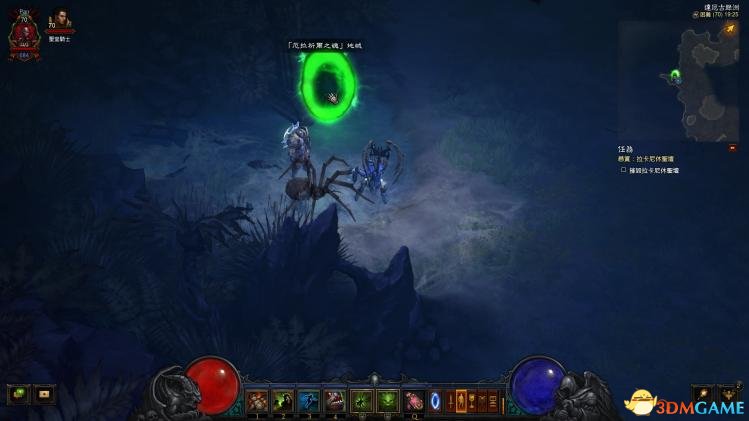Activate the bright green creature skill
This screenshot has height=421, width=749.
click(387, 400)
